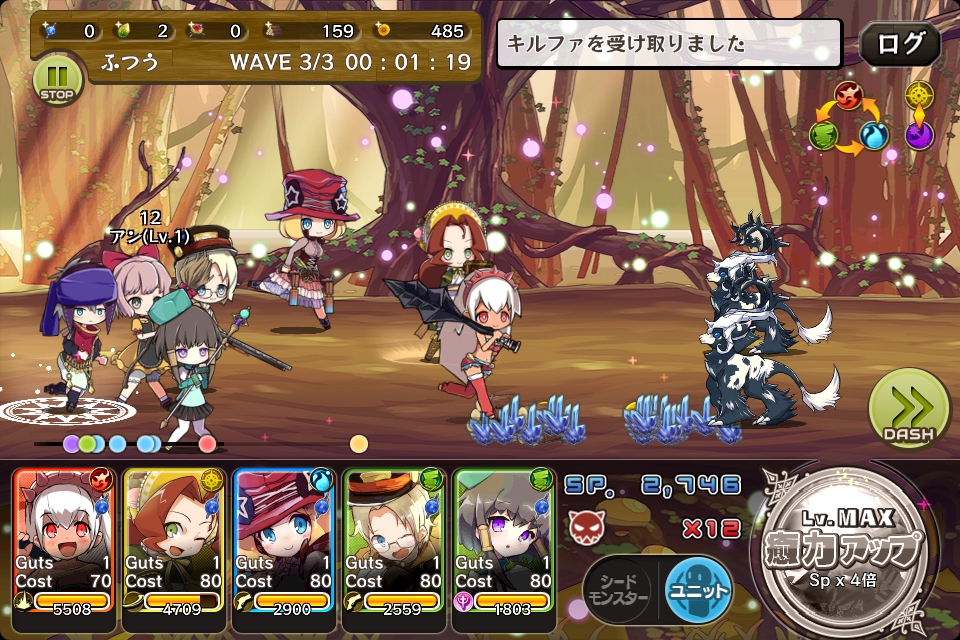Pick the grey-haired purple-eyed unit card

(x=504, y=540)
